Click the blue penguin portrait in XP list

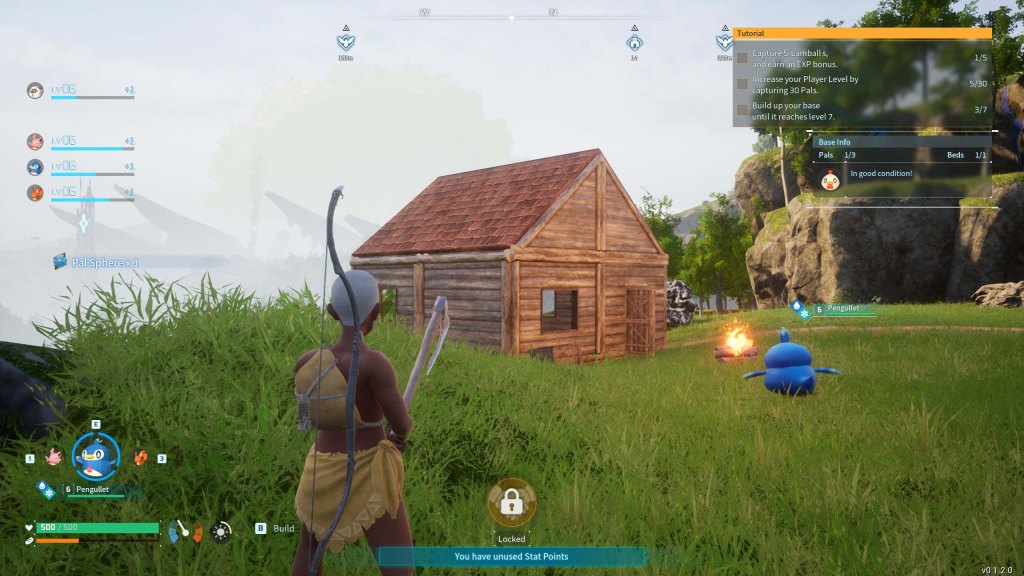[35, 167]
